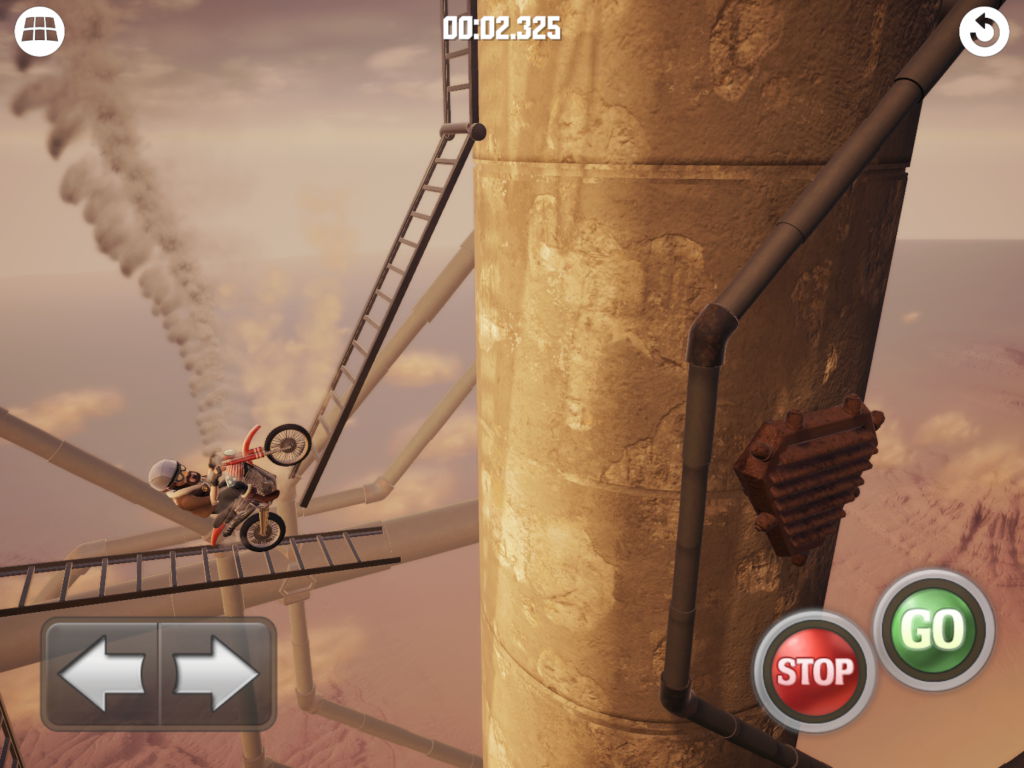Restart the level with the circular arrow icon

pyautogui.click(x=983, y=33)
